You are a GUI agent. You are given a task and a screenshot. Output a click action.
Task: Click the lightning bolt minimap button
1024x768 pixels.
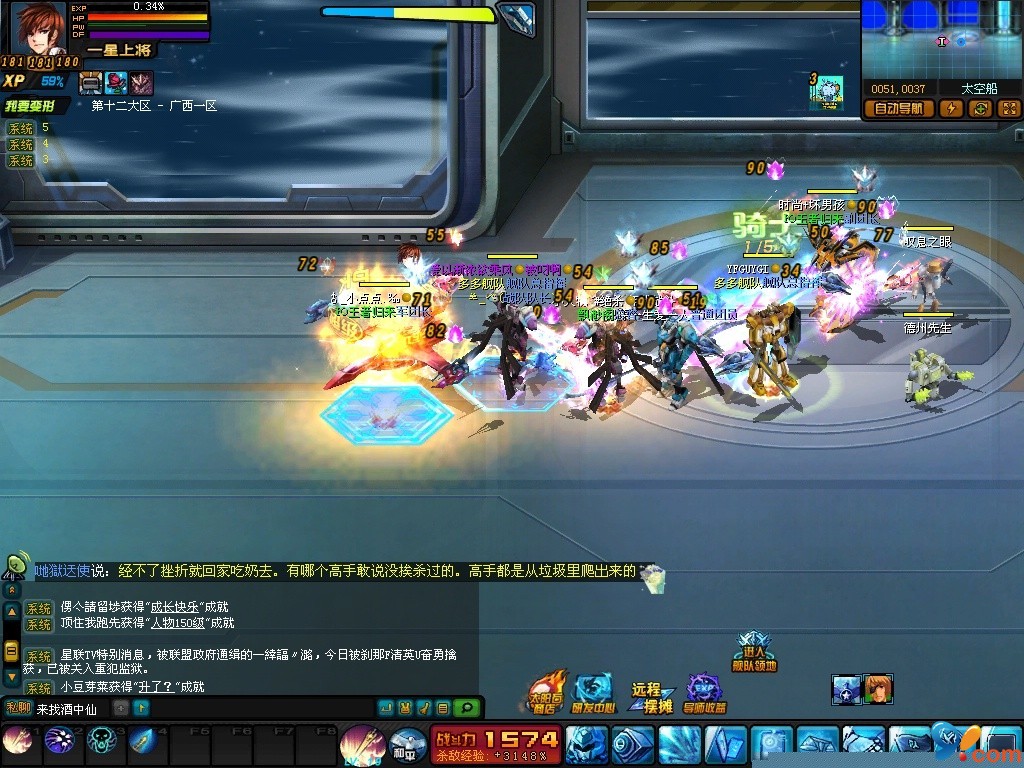(951, 109)
